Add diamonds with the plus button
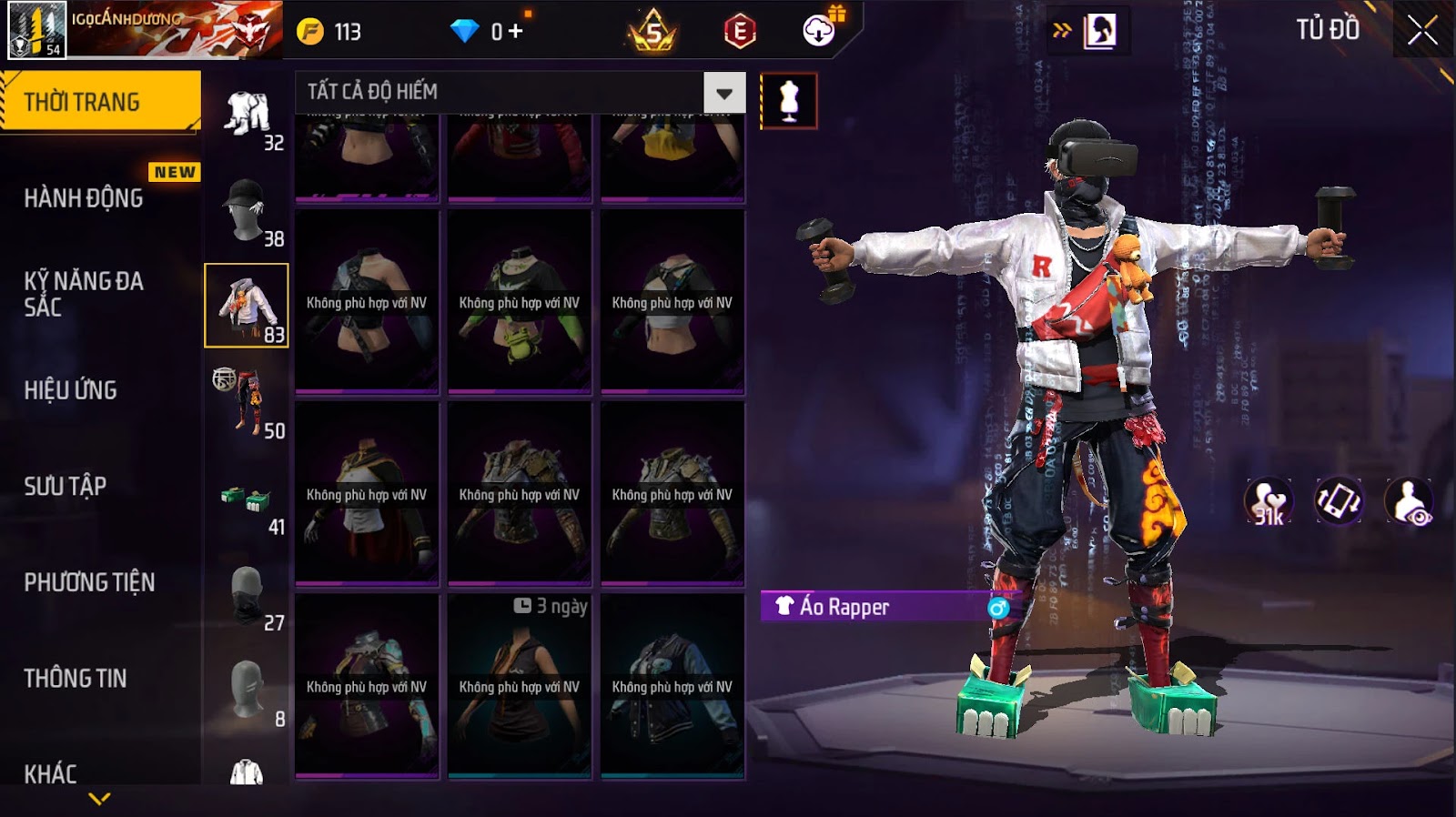 point(515,31)
